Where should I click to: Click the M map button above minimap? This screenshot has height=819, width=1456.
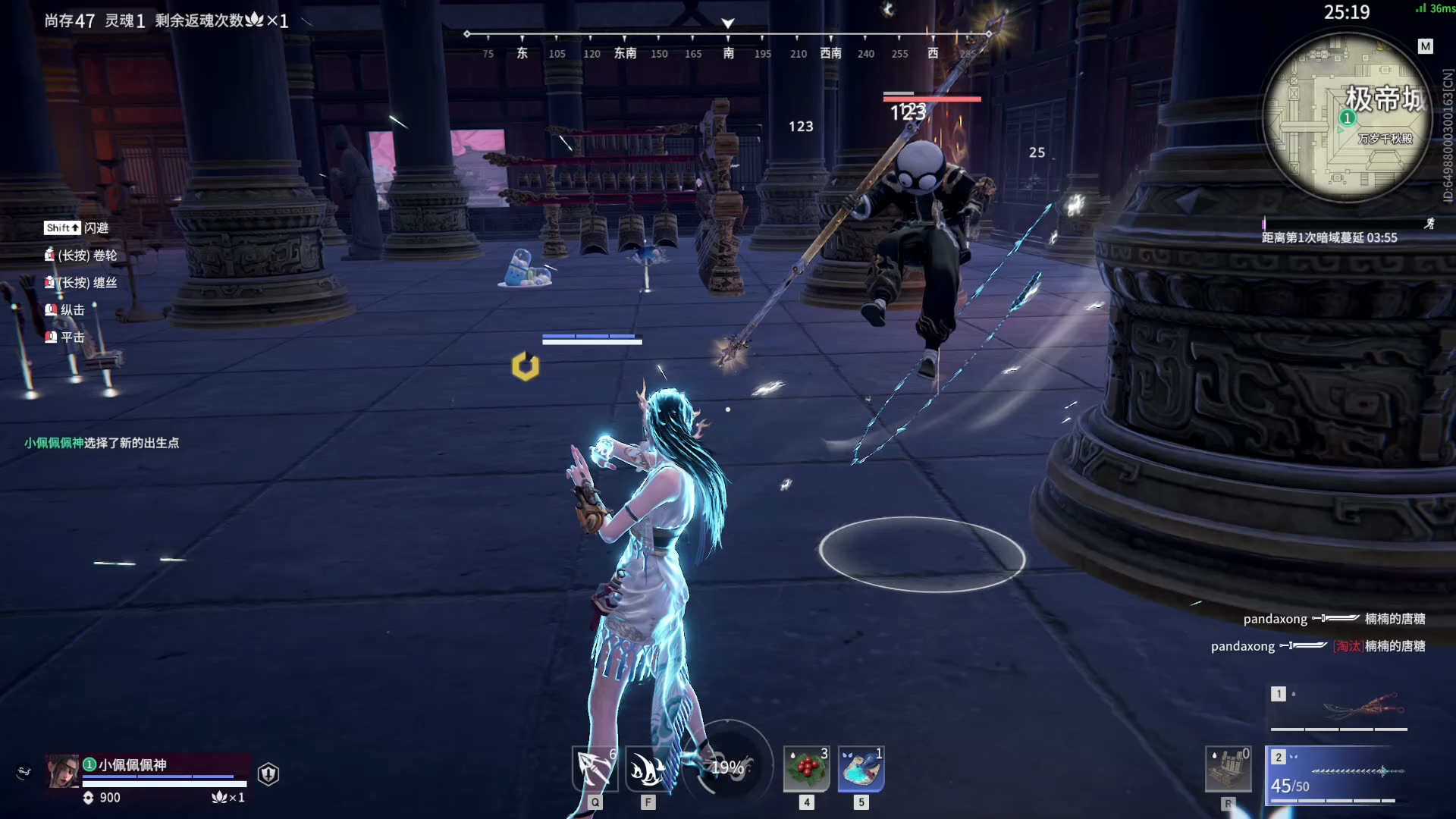point(1426,46)
